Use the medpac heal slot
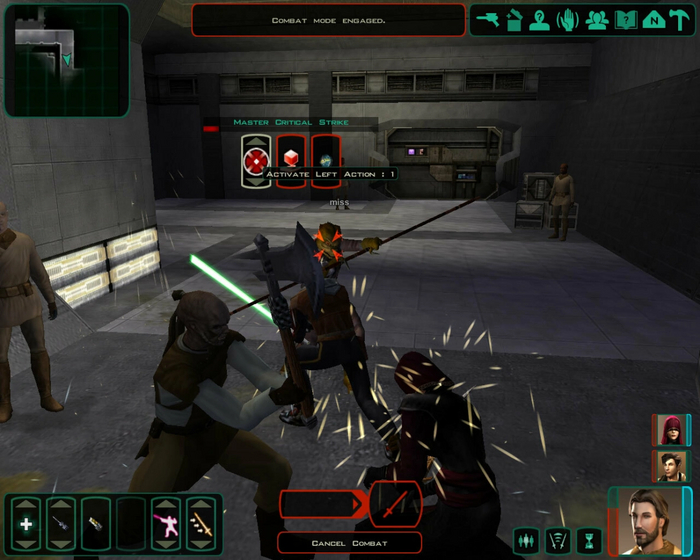 (26, 524)
